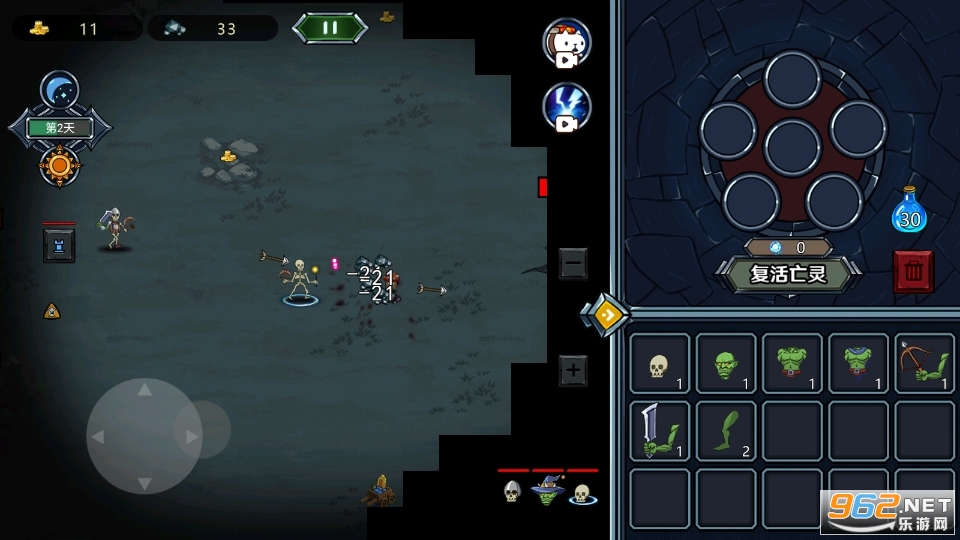Zoom out with the minus button
The image size is (960, 540).
coord(573,263)
